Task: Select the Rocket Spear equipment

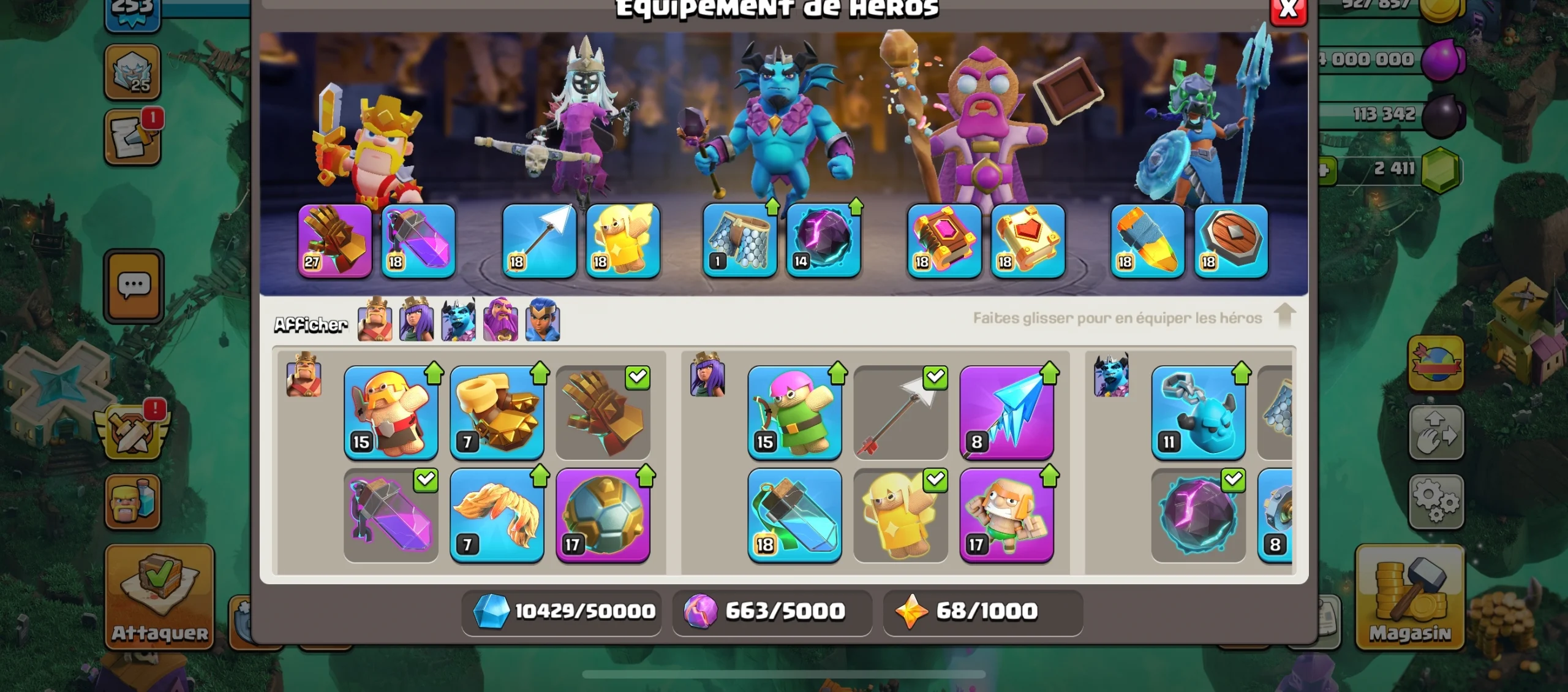Action: coord(1147,241)
